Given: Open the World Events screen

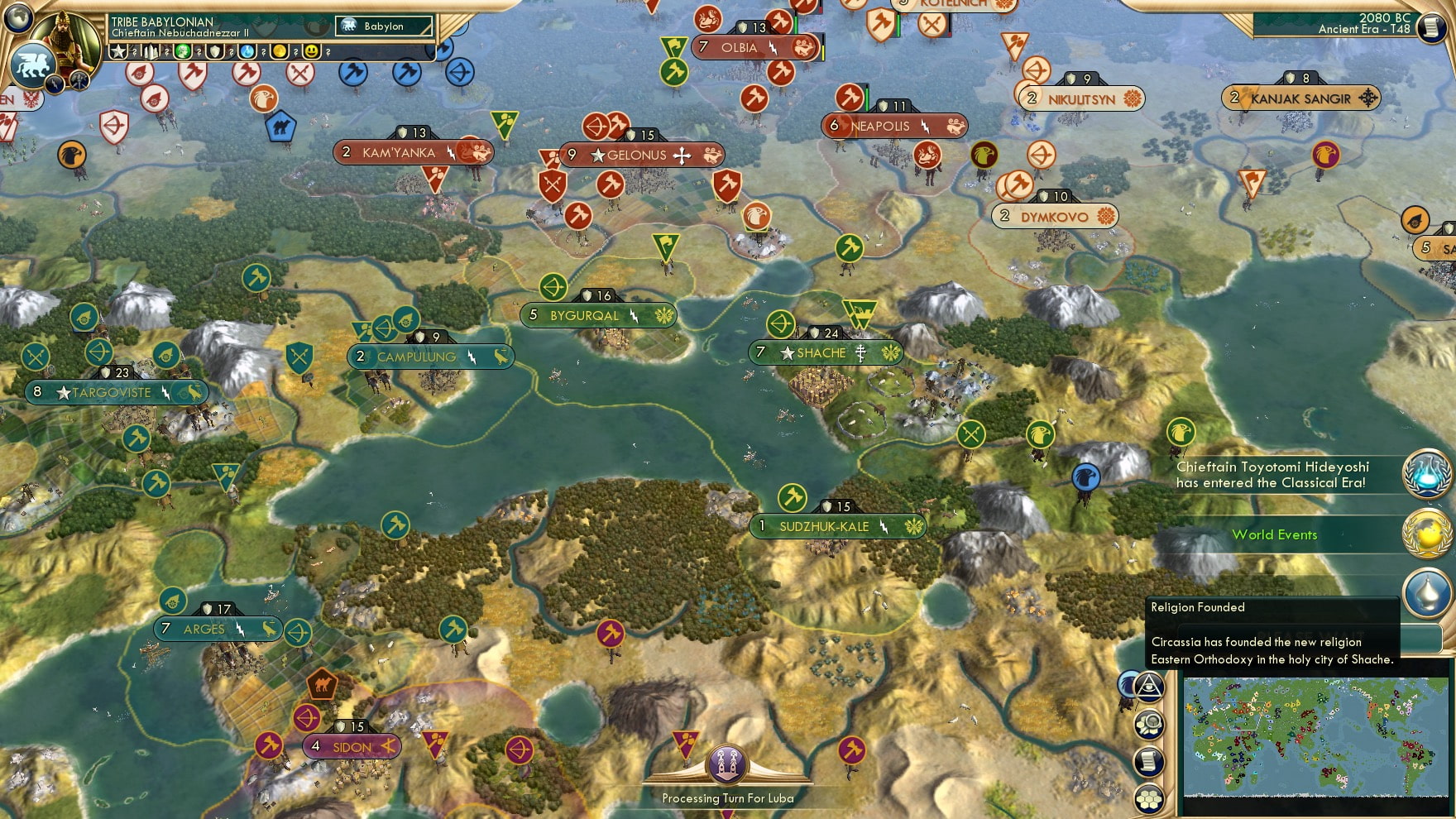Looking at the screenshot, I should (x=1274, y=535).
